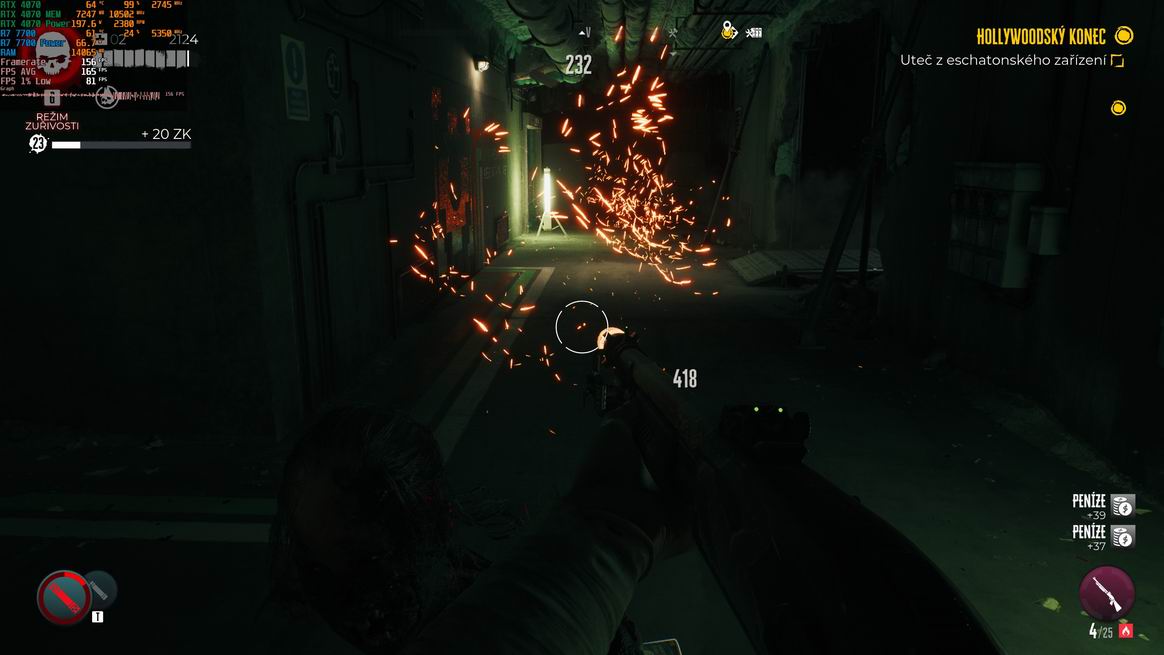1164x655 pixels.
Task: Click the objective checkbox beside Uteč z eschatonského zařízení
Action: pyautogui.click(x=1117, y=61)
